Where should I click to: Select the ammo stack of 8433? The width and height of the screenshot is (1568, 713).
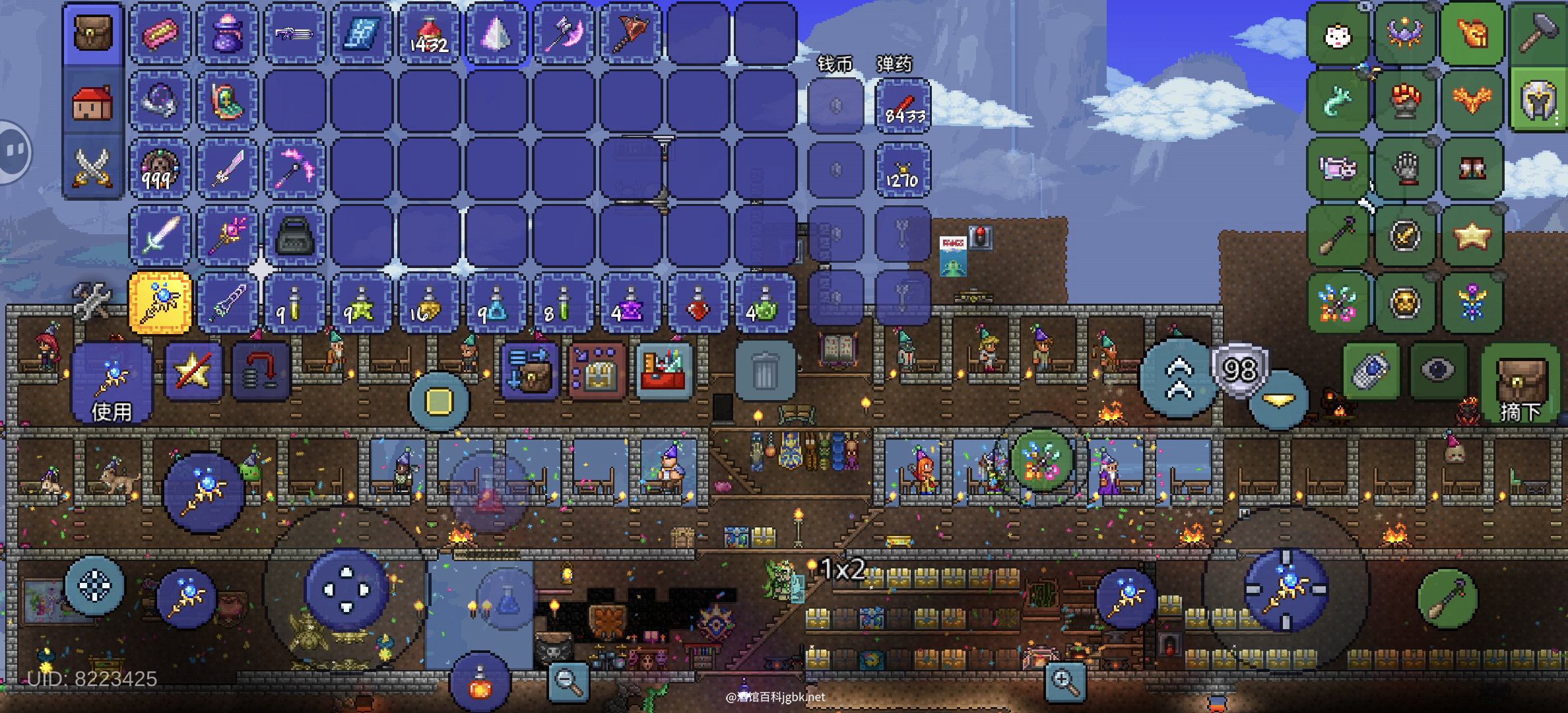pyautogui.click(x=903, y=106)
